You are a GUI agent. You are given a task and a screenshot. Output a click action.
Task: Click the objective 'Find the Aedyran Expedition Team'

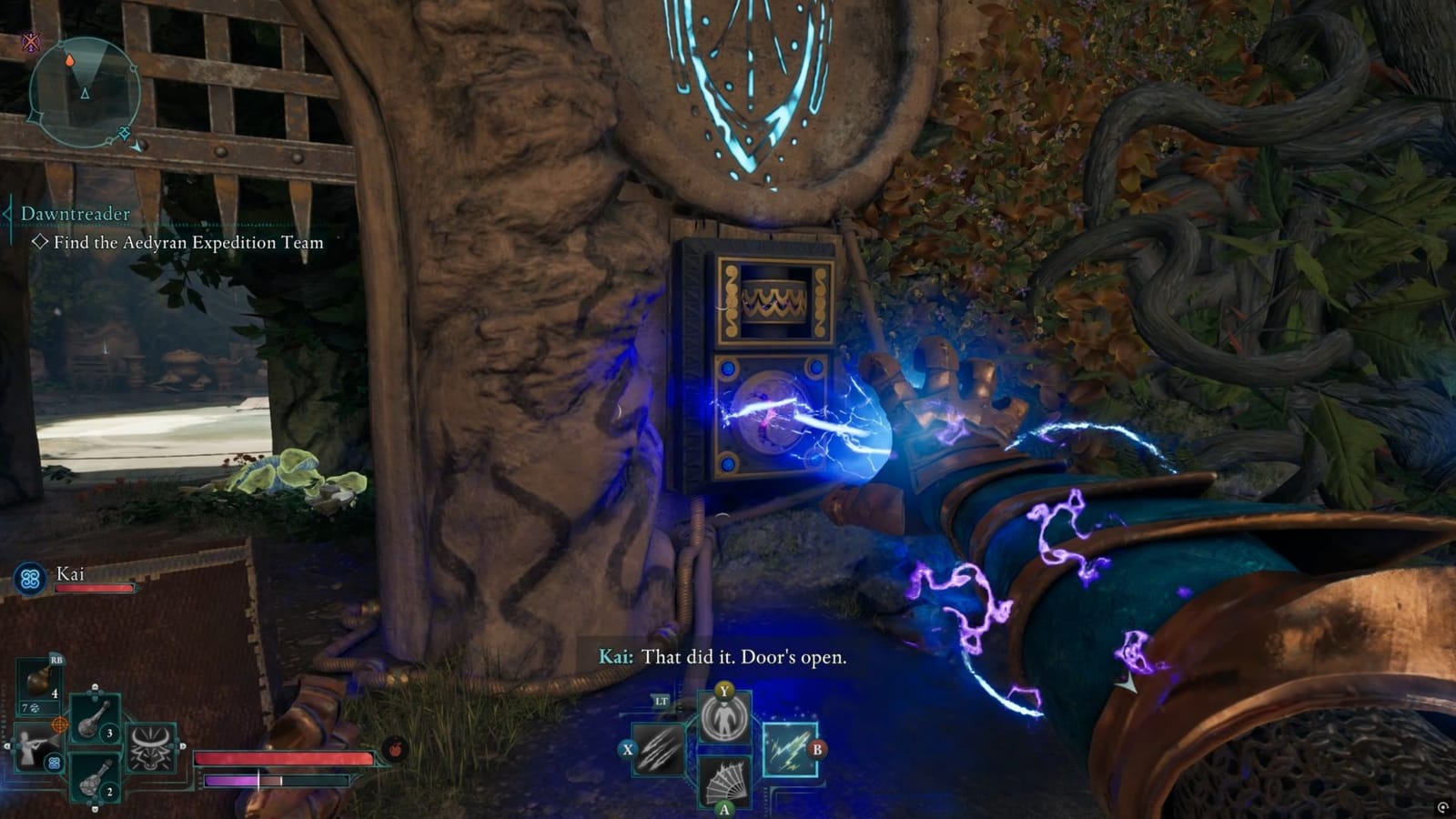[x=188, y=243]
